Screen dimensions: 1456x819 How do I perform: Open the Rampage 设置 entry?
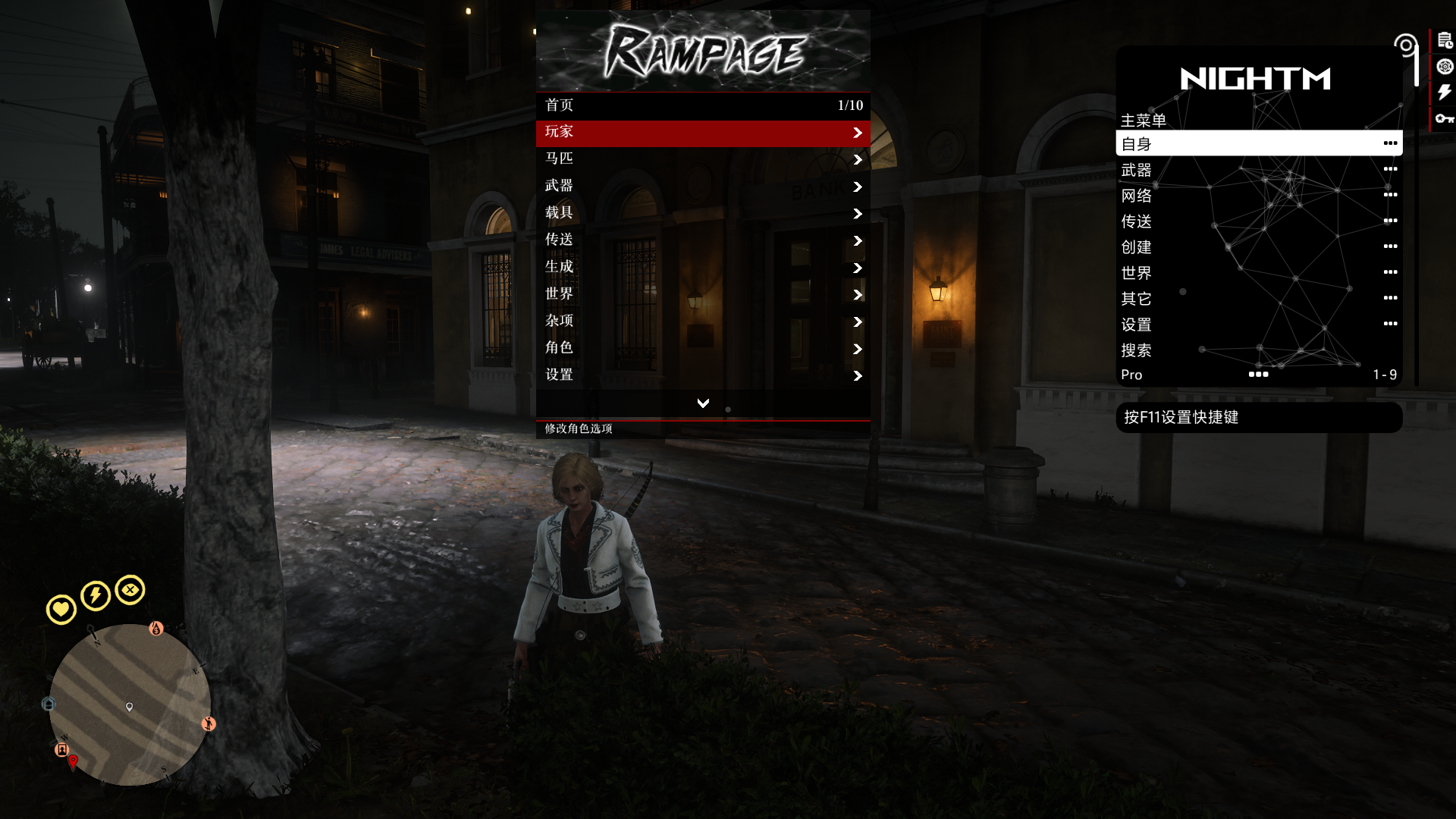click(x=702, y=375)
